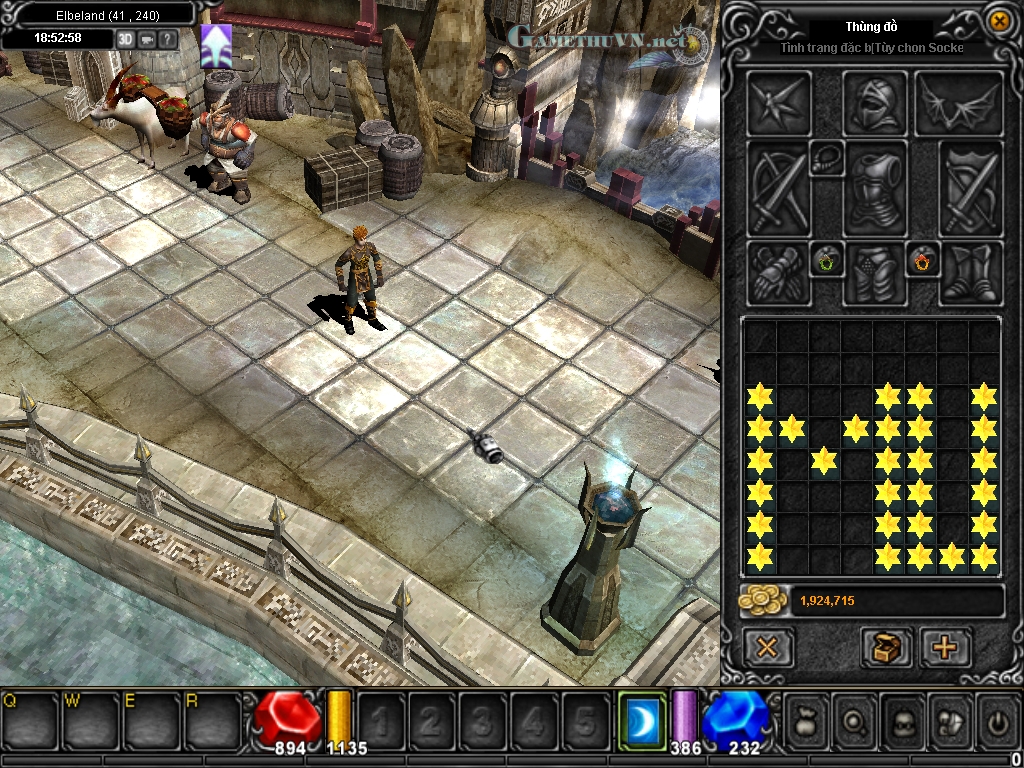Open the help question mark button
The width and height of the screenshot is (1024, 768).
point(168,38)
